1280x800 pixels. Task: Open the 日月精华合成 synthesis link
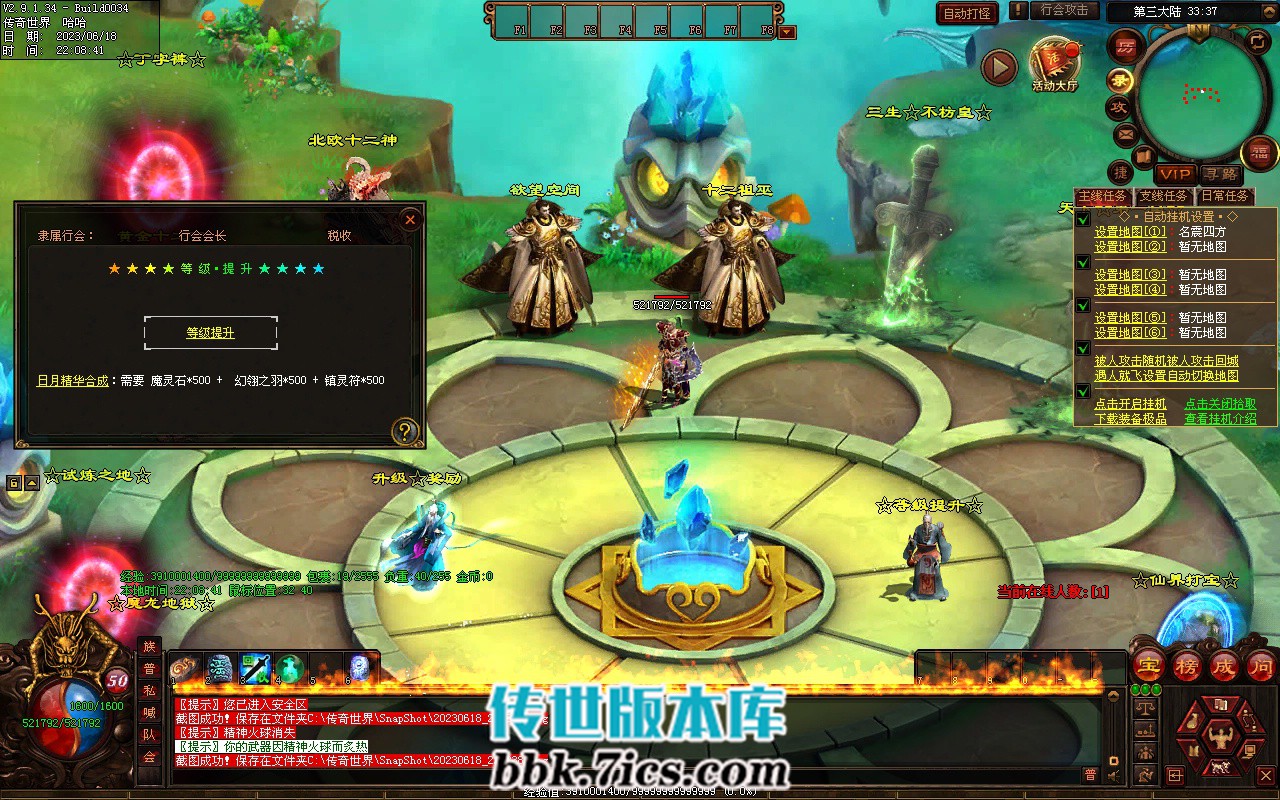(73, 381)
